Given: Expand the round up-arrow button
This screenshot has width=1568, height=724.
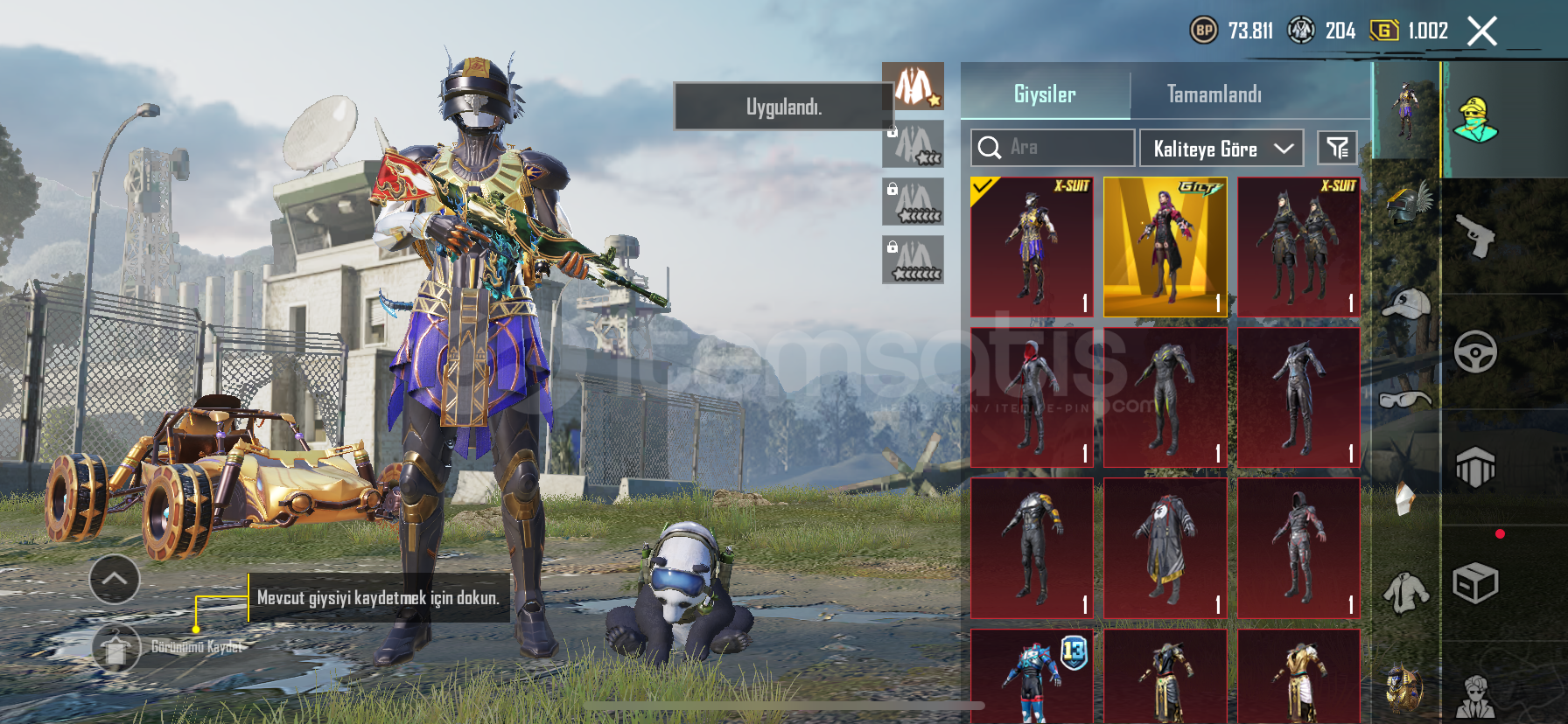Looking at the screenshot, I should click(x=115, y=579).
